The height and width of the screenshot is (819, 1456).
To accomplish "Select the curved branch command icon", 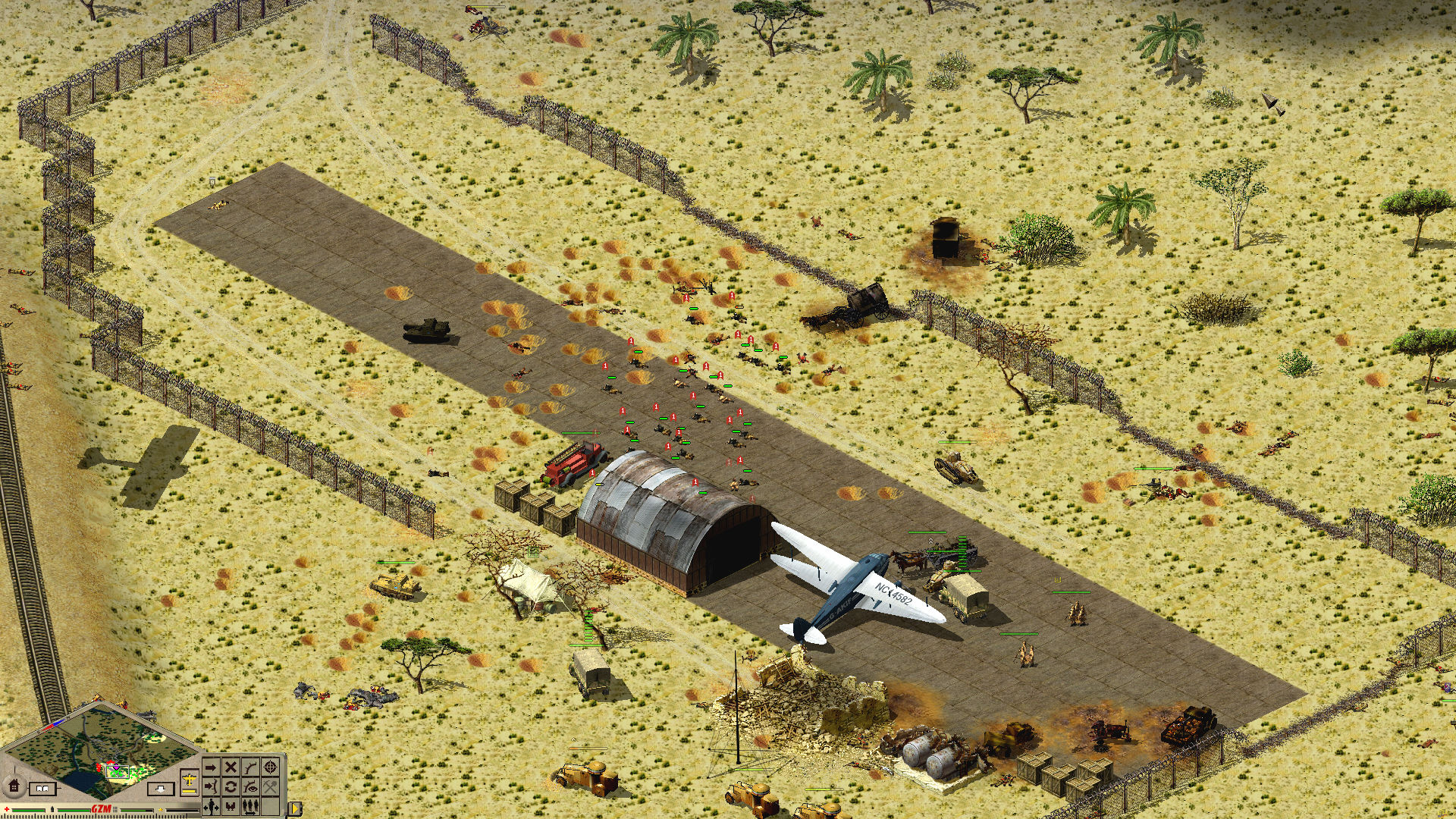I will (x=251, y=767).
